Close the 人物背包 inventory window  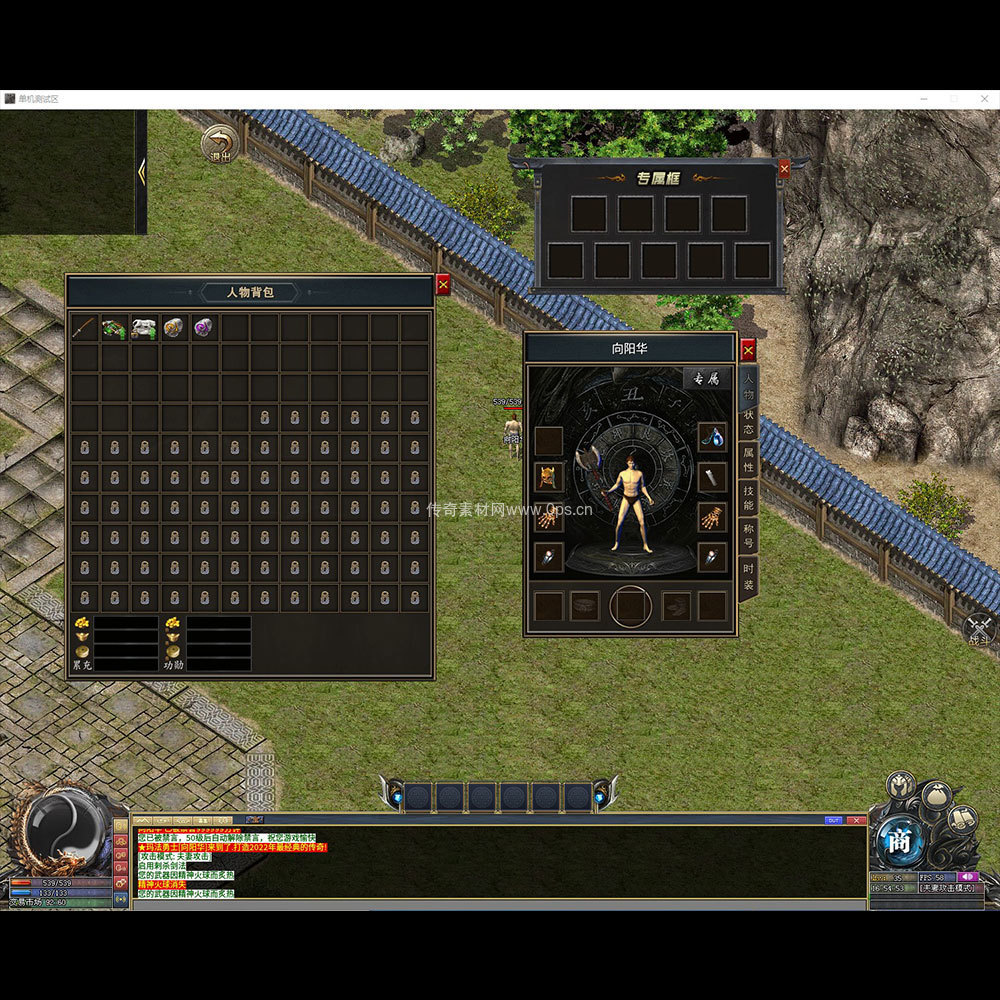(443, 285)
